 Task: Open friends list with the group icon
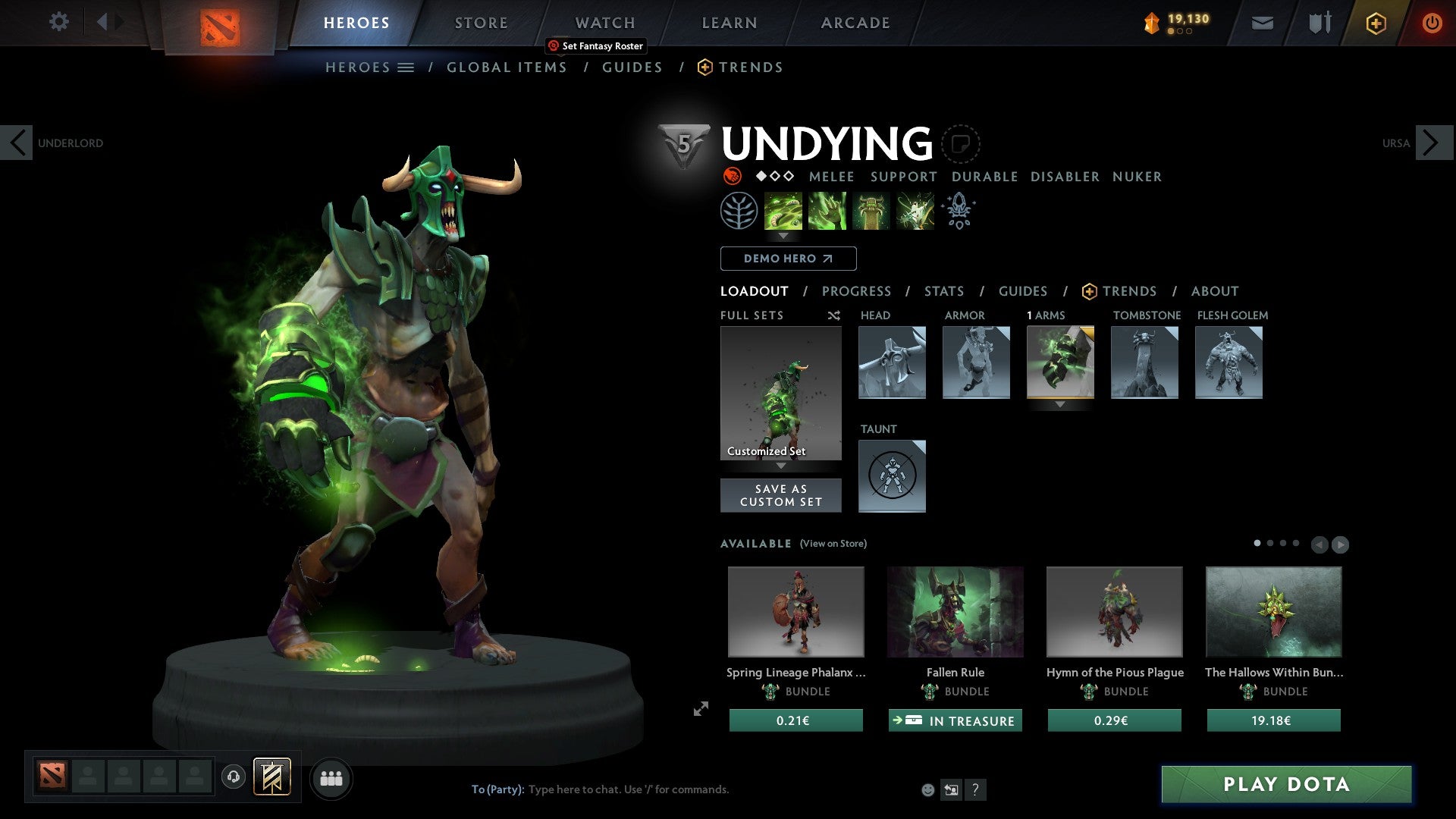(331, 777)
